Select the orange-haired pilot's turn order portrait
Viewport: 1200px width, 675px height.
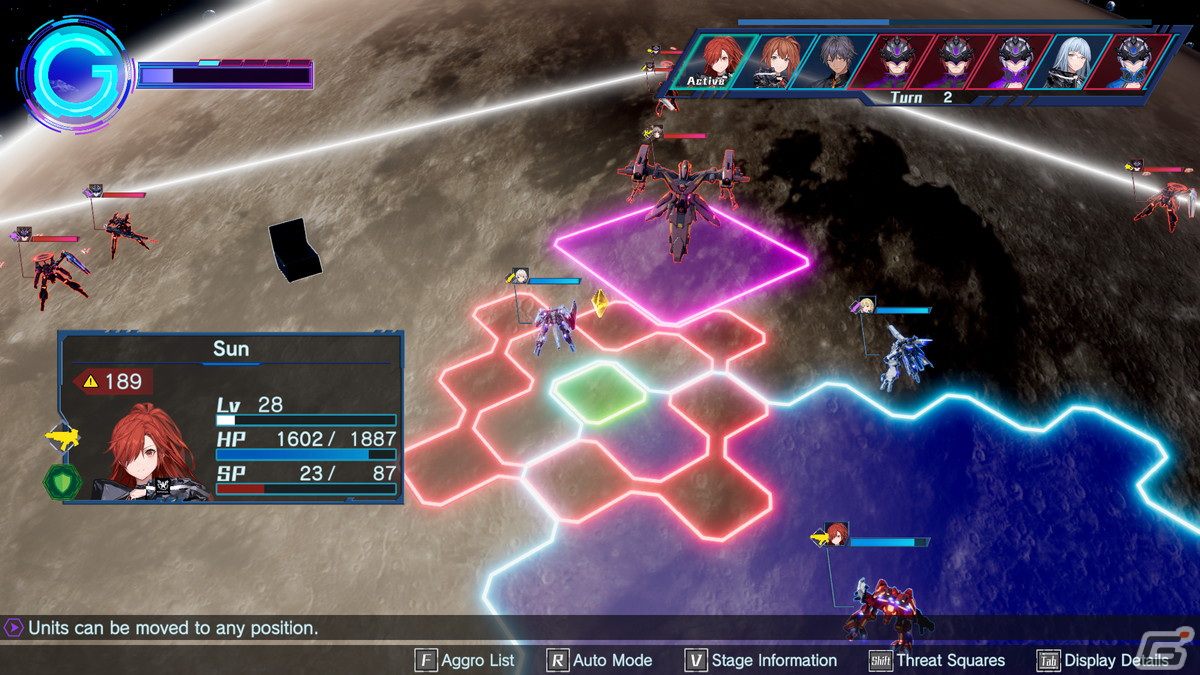(777, 62)
